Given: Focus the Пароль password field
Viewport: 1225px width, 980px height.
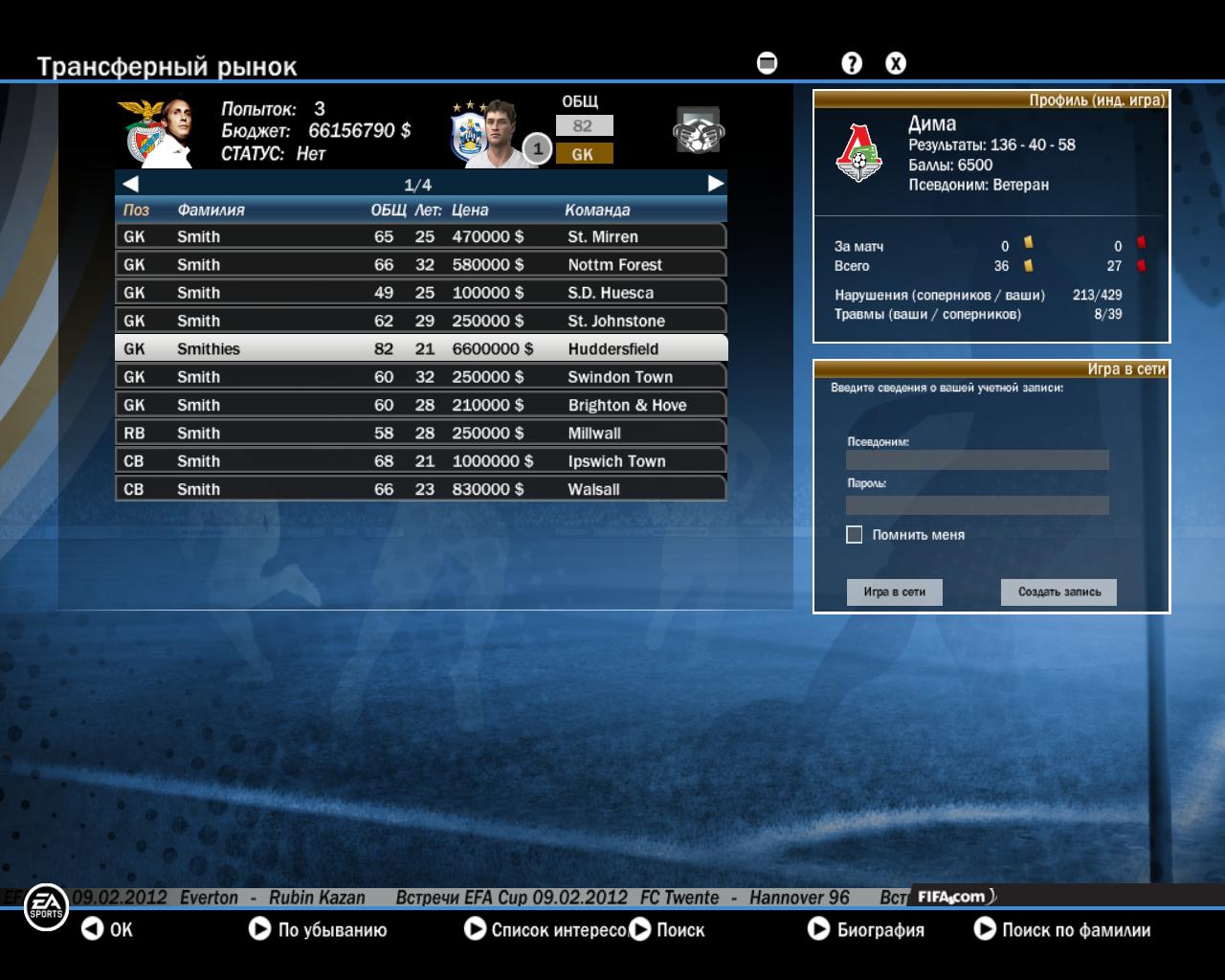Looking at the screenshot, I should (x=977, y=504).
